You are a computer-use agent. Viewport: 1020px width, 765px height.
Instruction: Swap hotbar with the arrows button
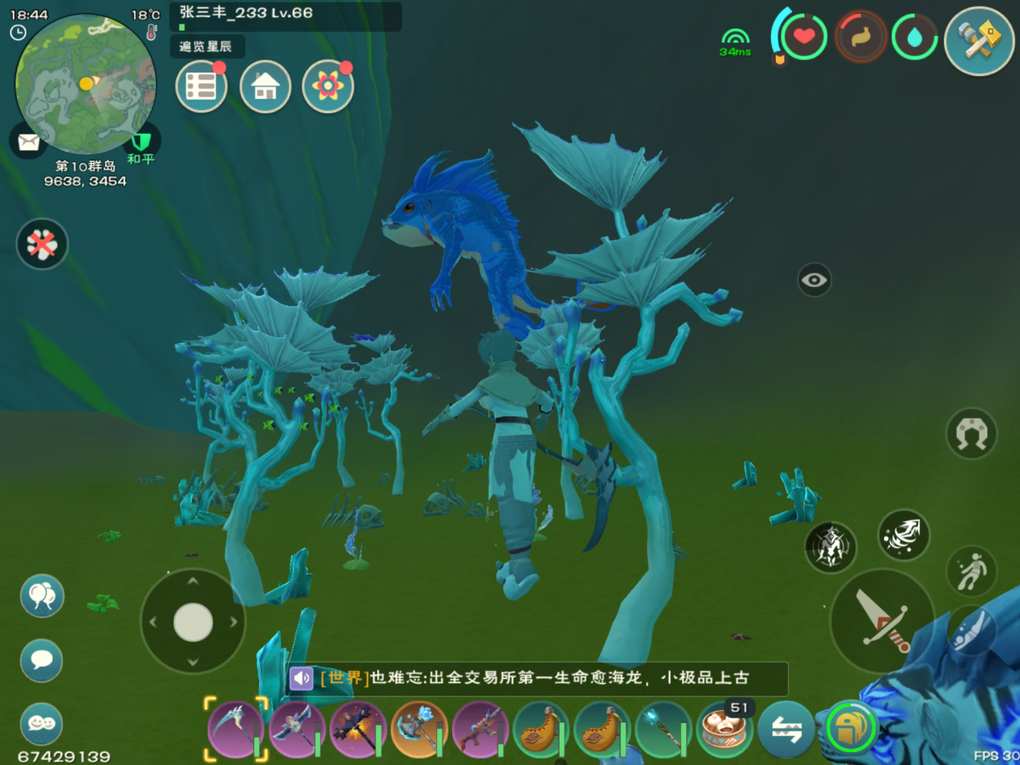pos(785,731)
